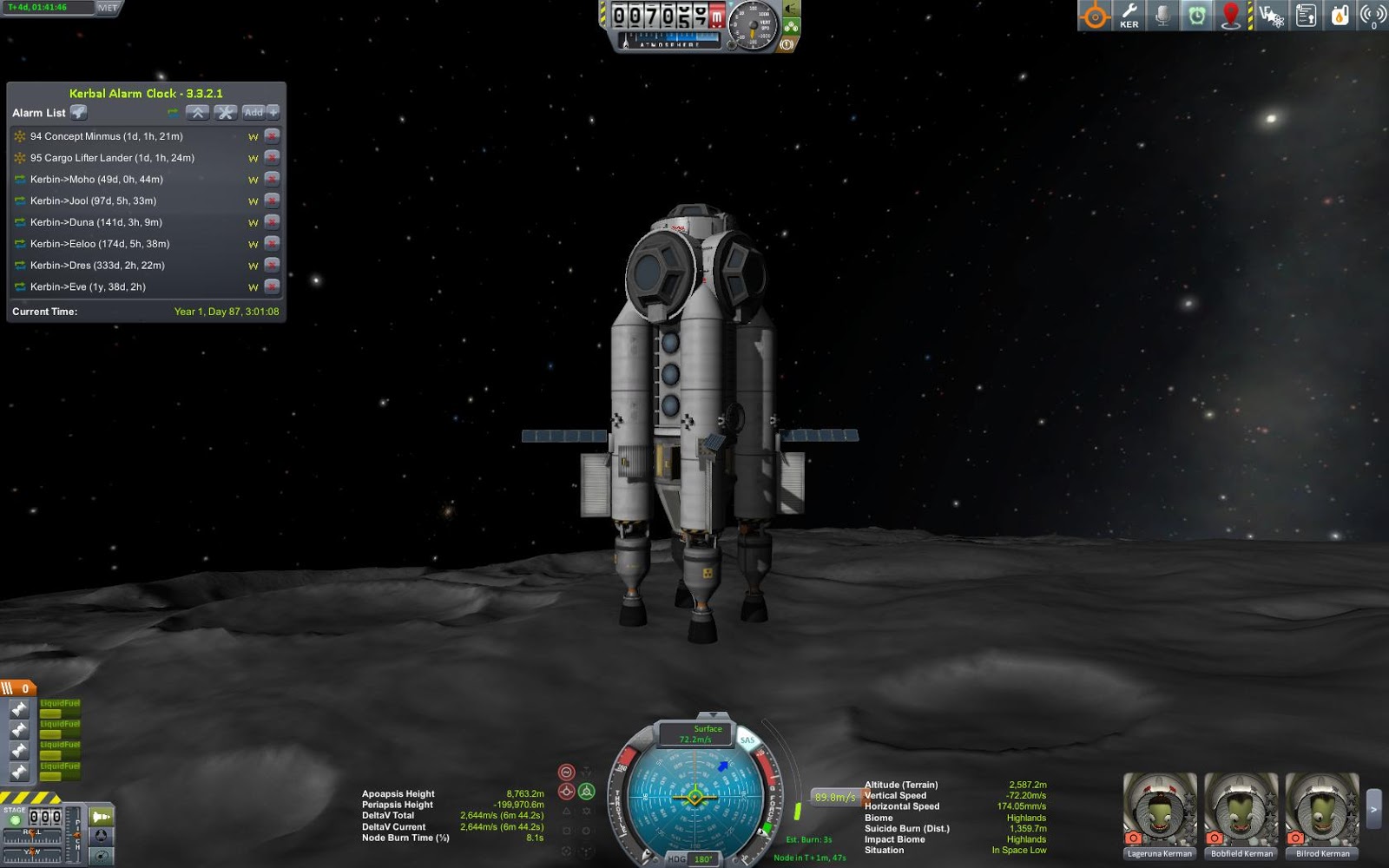This screenshot has height=868, width=1389.
Task: Collapse the alarm list with chevron button
Action: click(x=197, y=112)
